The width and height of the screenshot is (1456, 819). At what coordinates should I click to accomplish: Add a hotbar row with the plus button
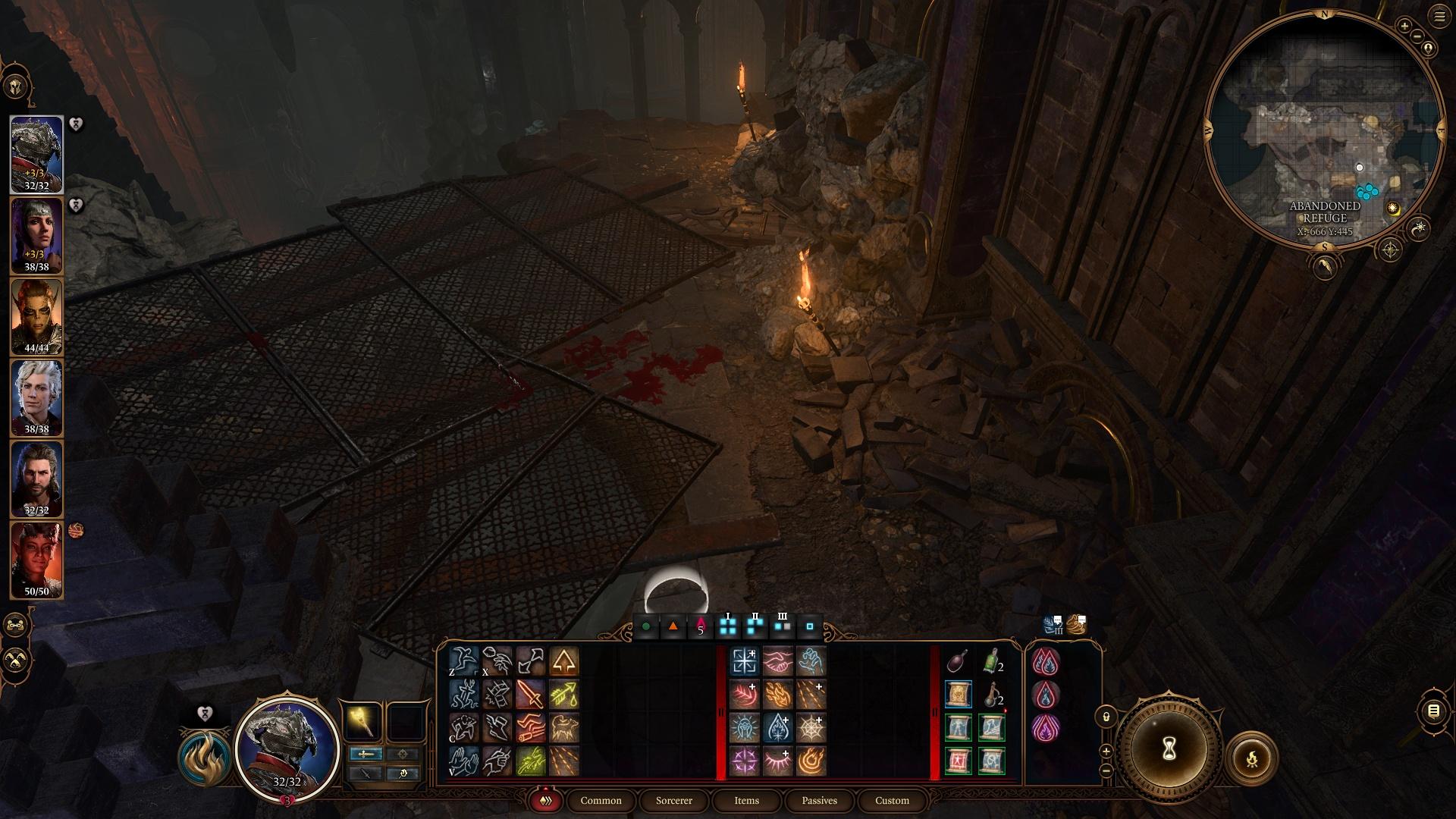(1105, 750)
